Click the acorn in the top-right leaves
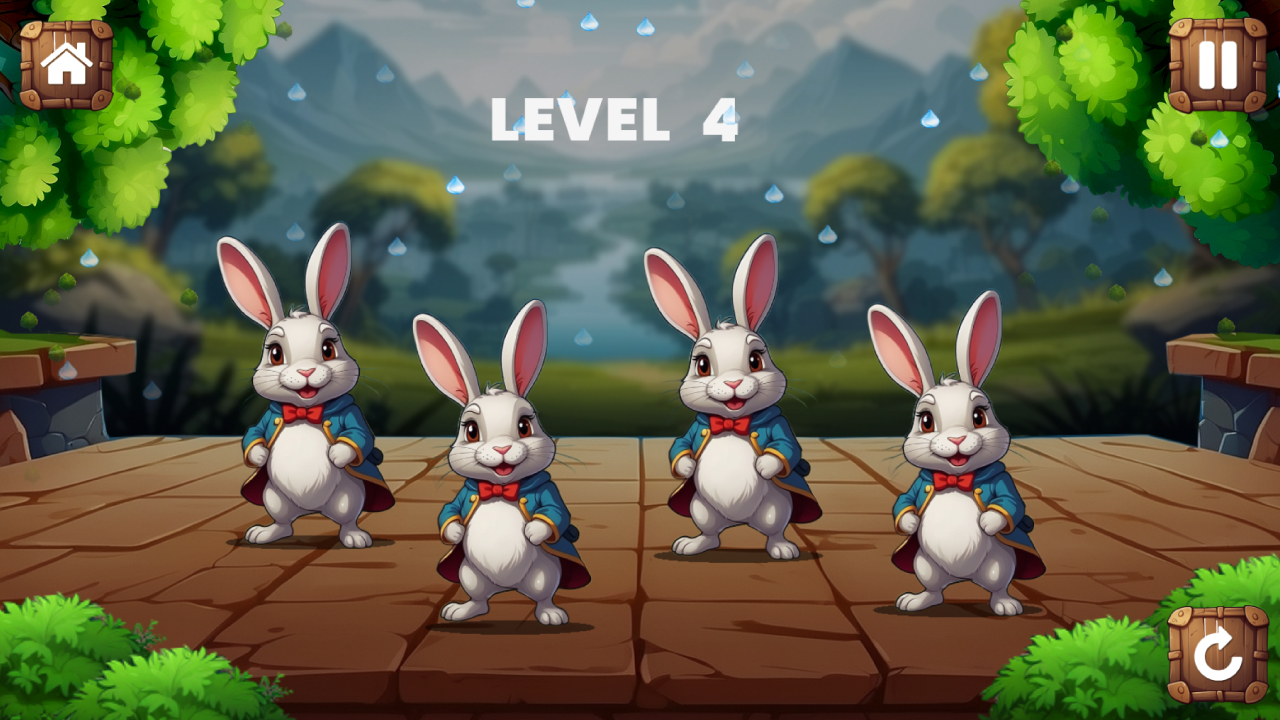This screenshot has height=720, width=1280. (1199, 139)
